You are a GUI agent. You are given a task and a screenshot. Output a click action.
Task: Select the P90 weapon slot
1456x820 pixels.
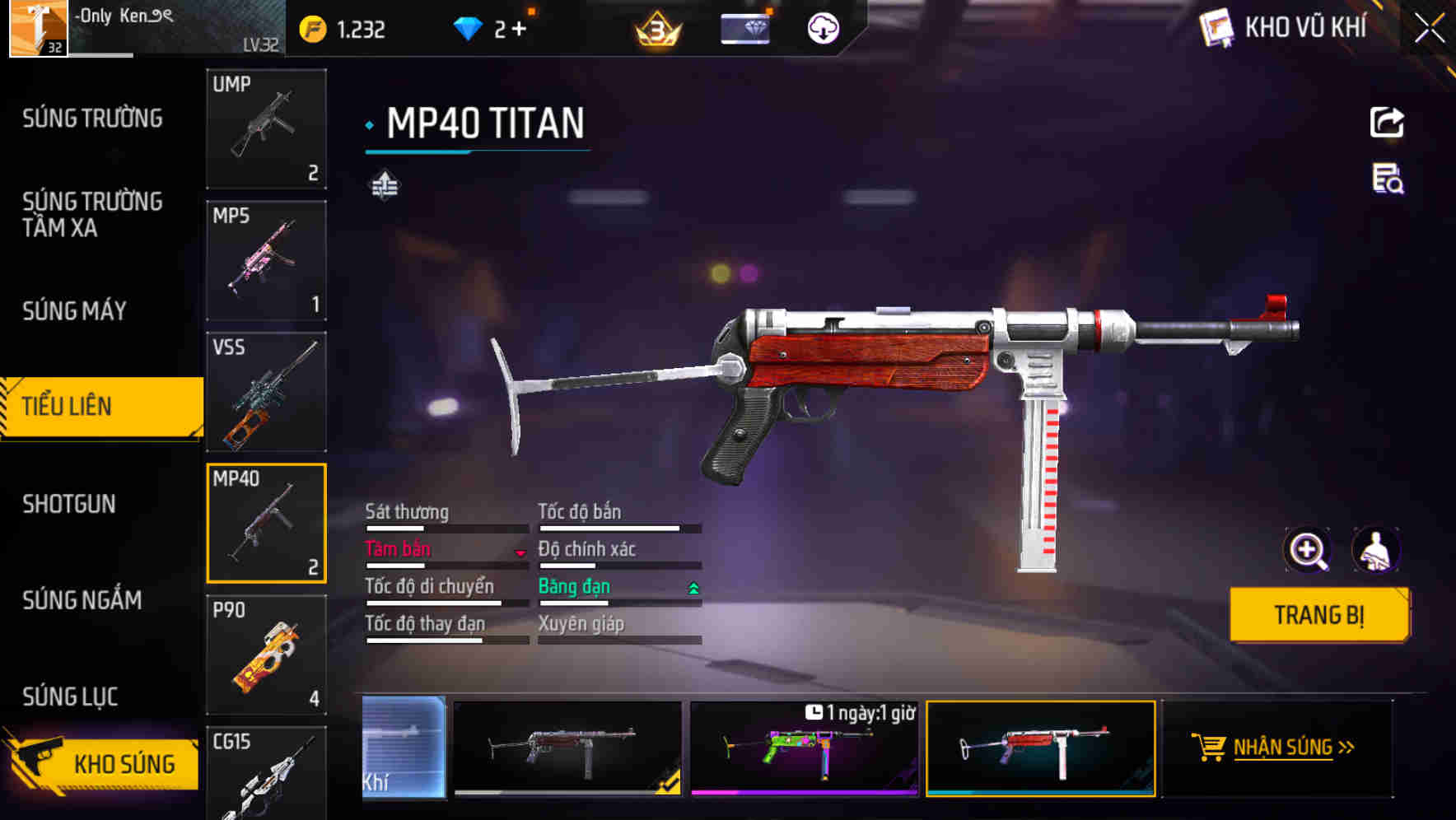click(266, 655)
